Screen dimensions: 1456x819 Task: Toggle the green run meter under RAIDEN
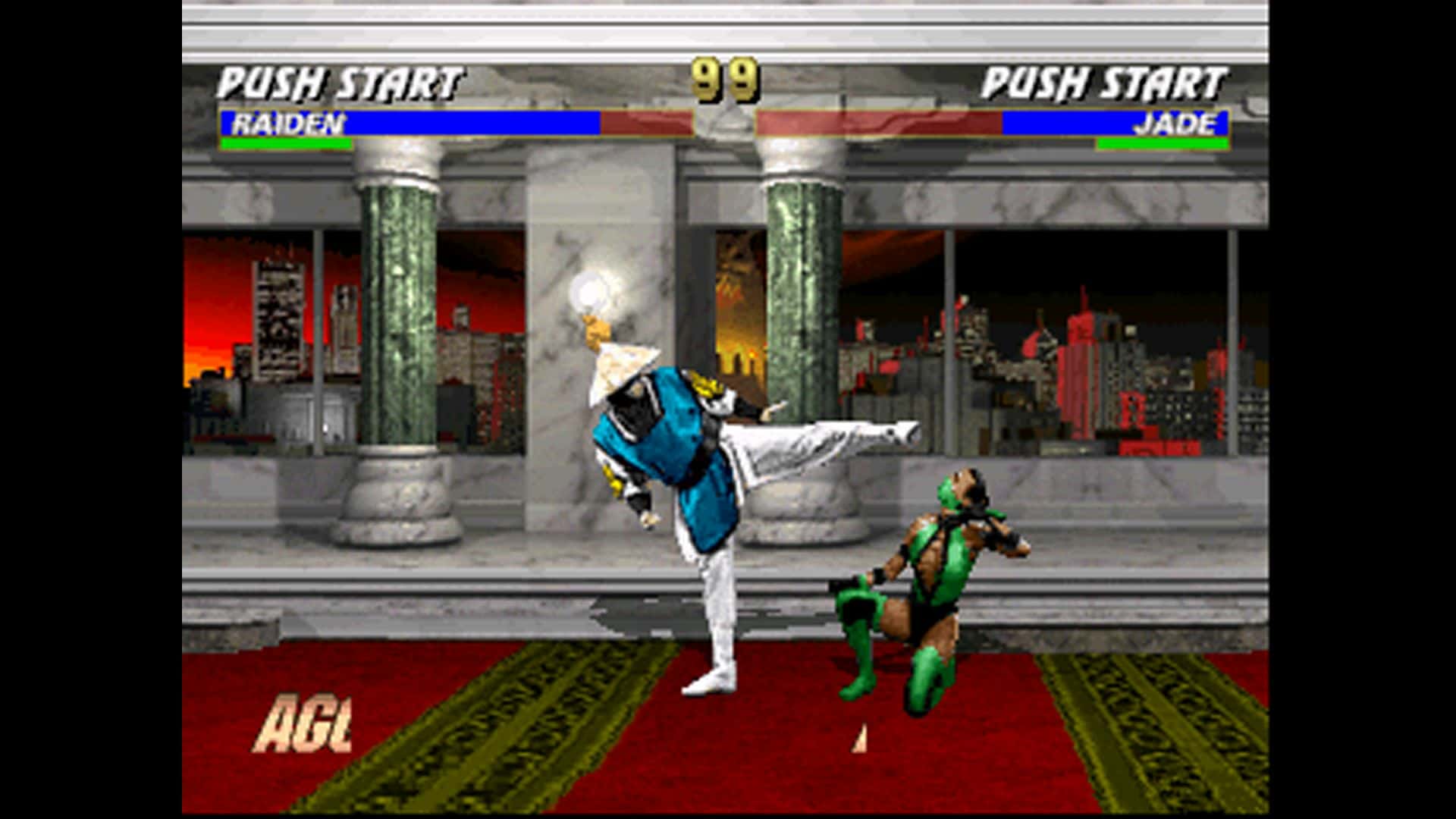coord(284,142)
